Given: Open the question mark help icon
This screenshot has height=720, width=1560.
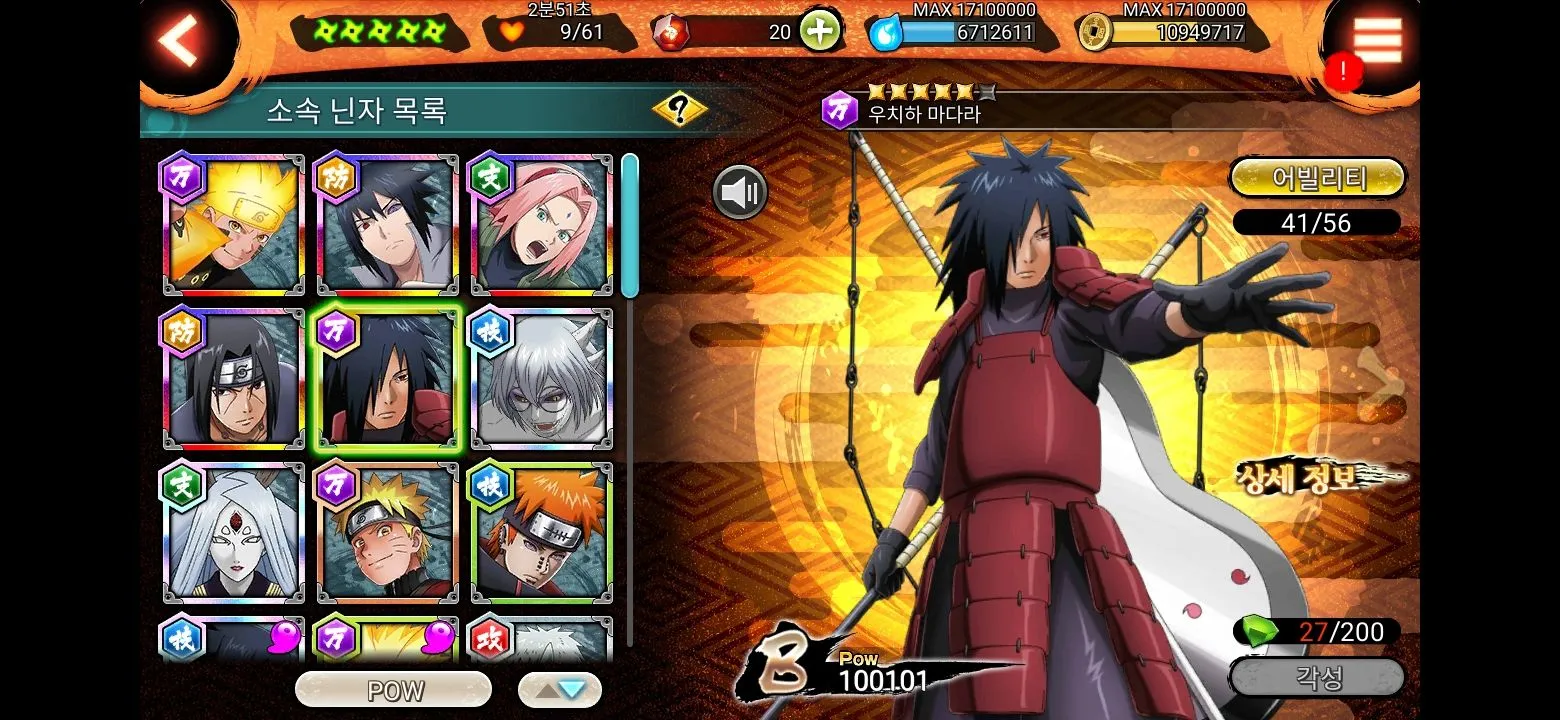Looking at the screenshot, I should point(680,109).
